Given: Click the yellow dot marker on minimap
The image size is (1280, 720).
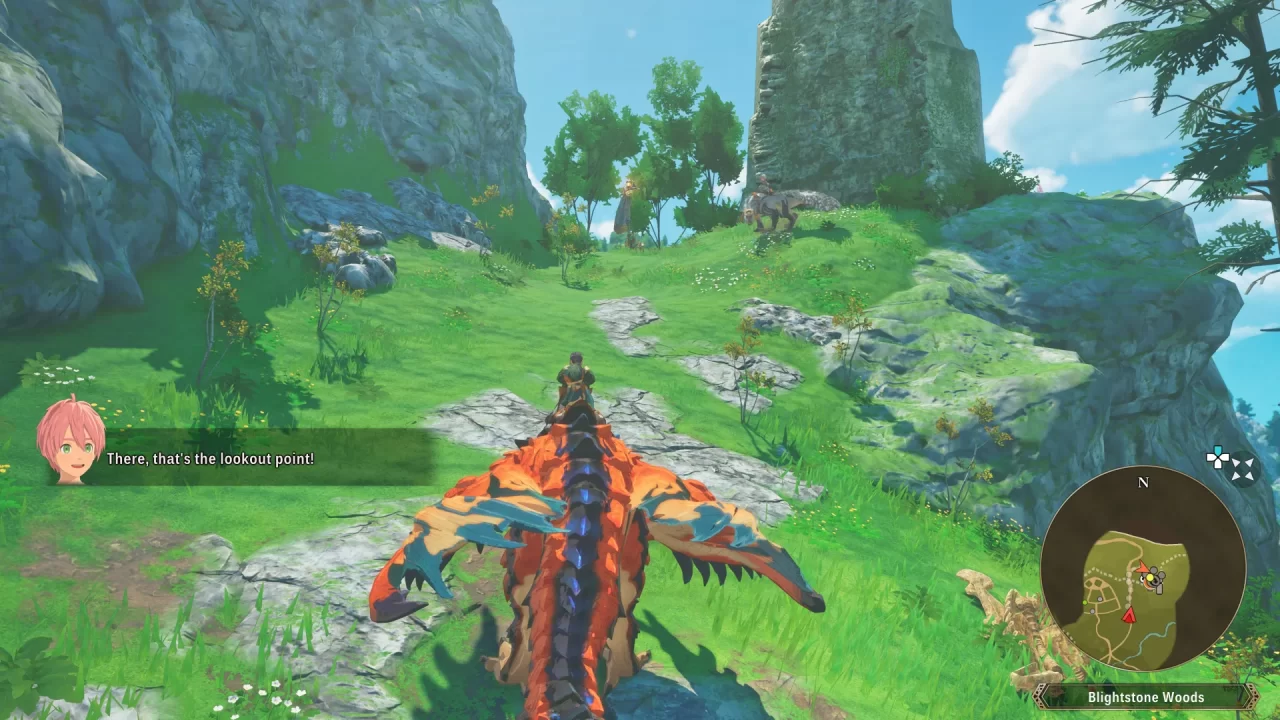Looking at the screenshot, I should 1150,578.
